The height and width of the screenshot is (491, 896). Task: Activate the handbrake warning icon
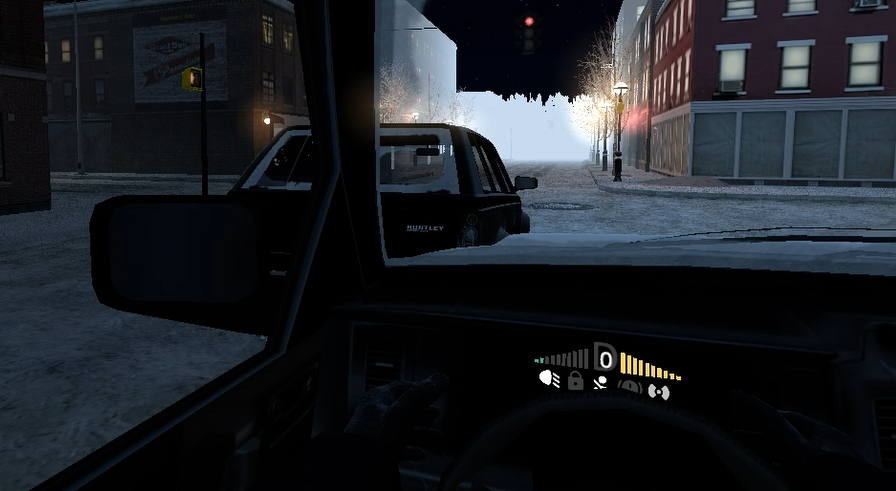pos(631,386)
